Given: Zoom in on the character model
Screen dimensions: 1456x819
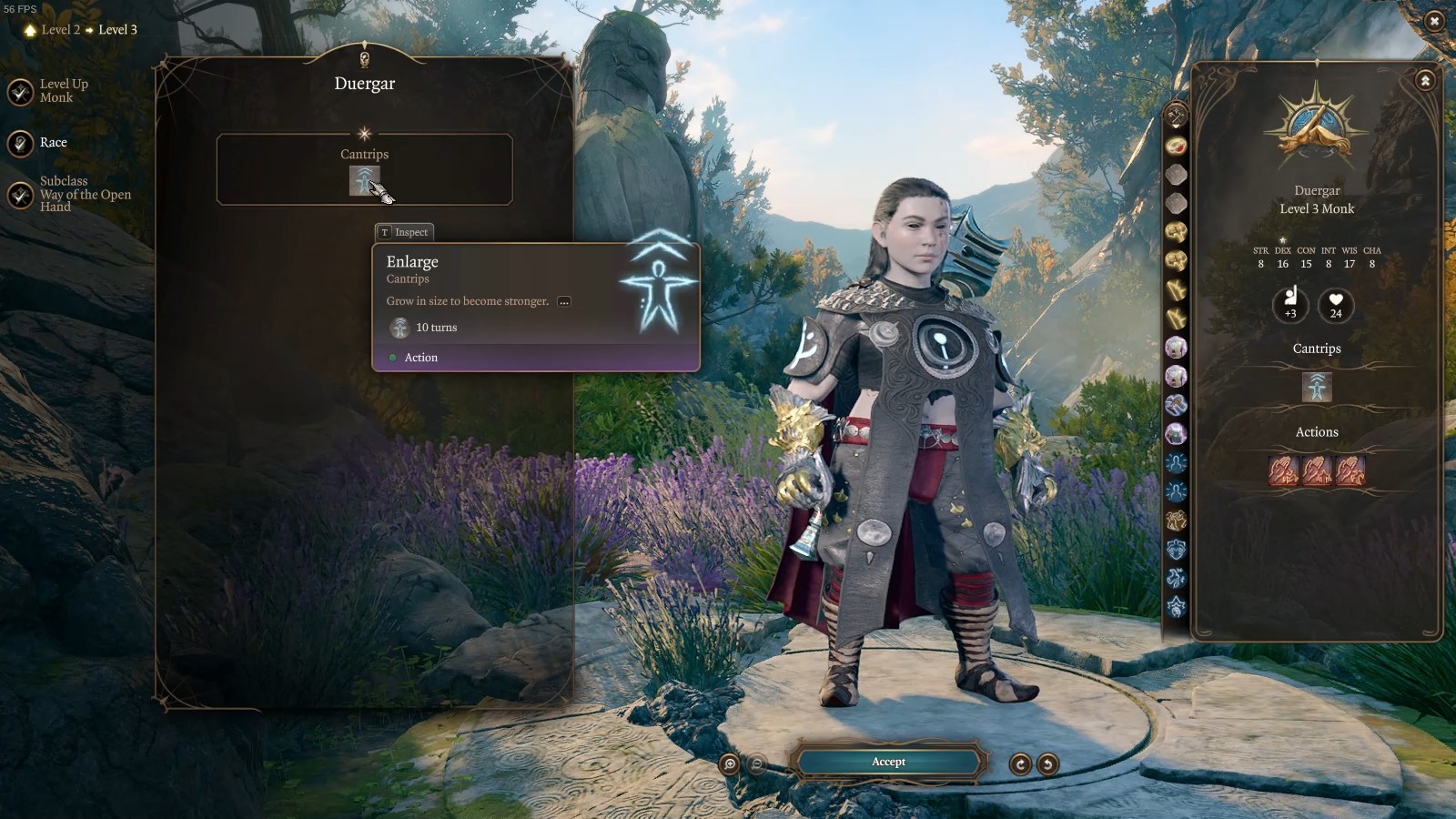Looking at the screenshot, I should pos(729,764).
